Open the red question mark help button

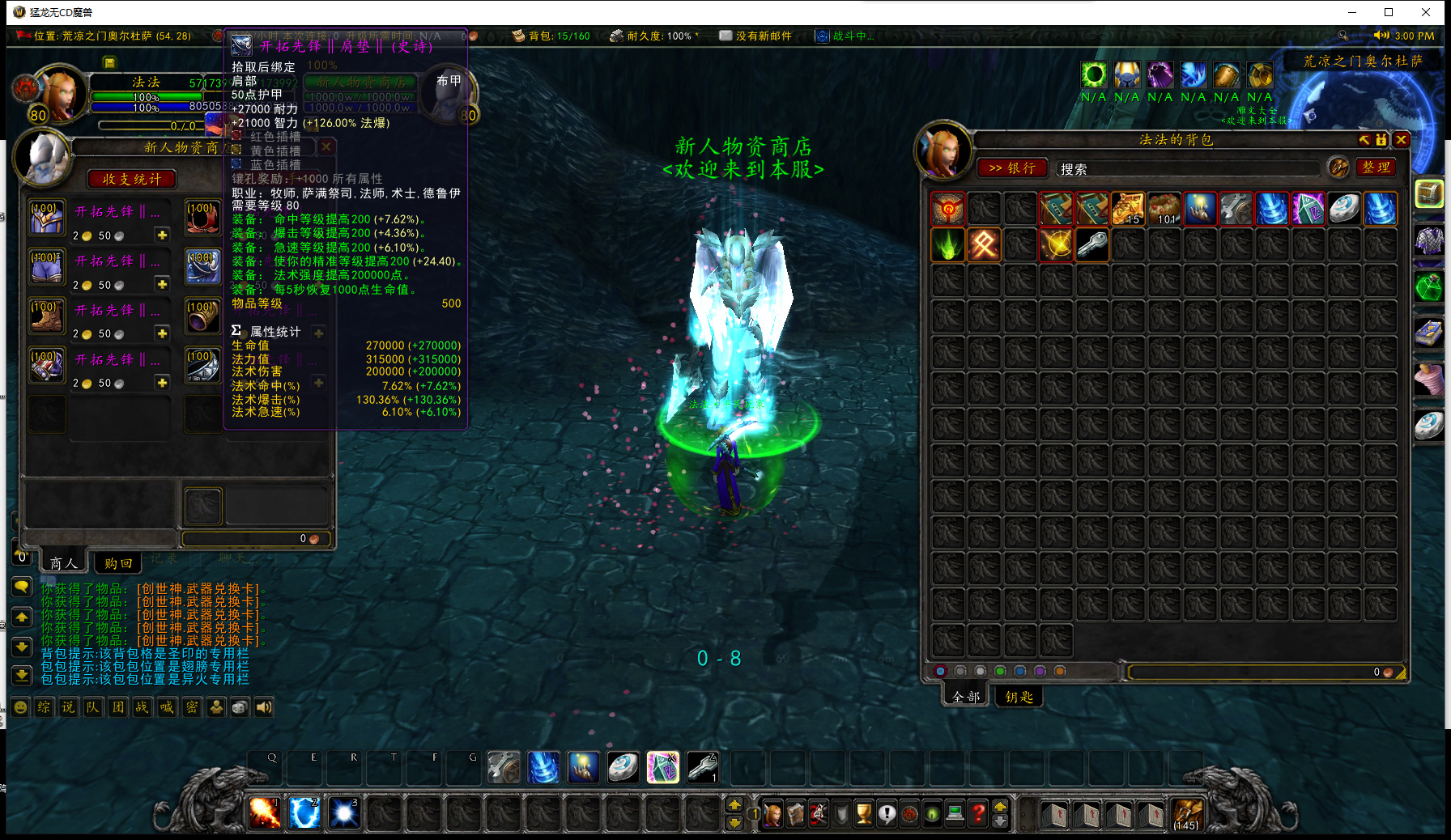(978, 813)
